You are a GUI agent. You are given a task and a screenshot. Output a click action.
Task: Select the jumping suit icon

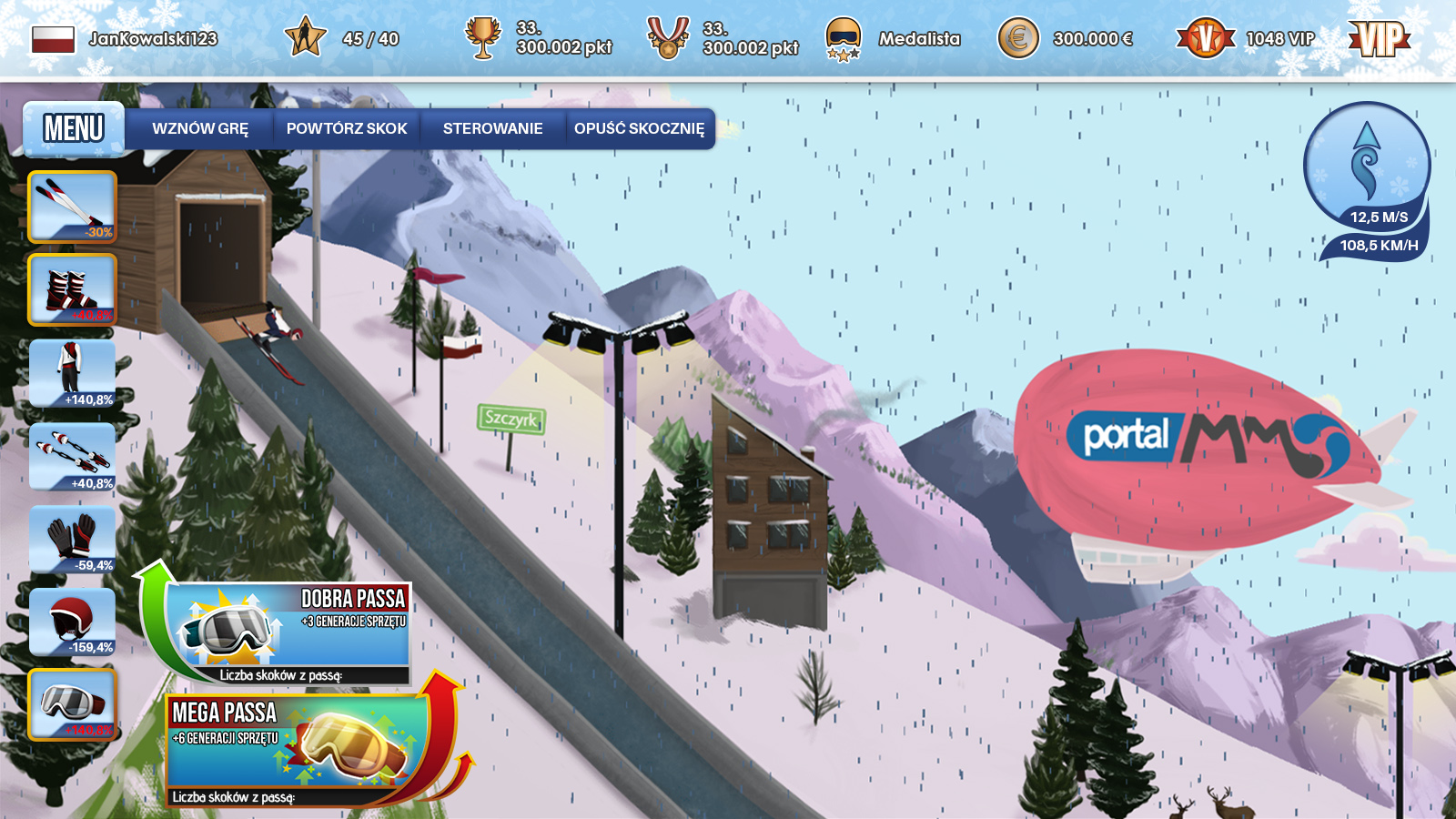(x=73, y=372)
